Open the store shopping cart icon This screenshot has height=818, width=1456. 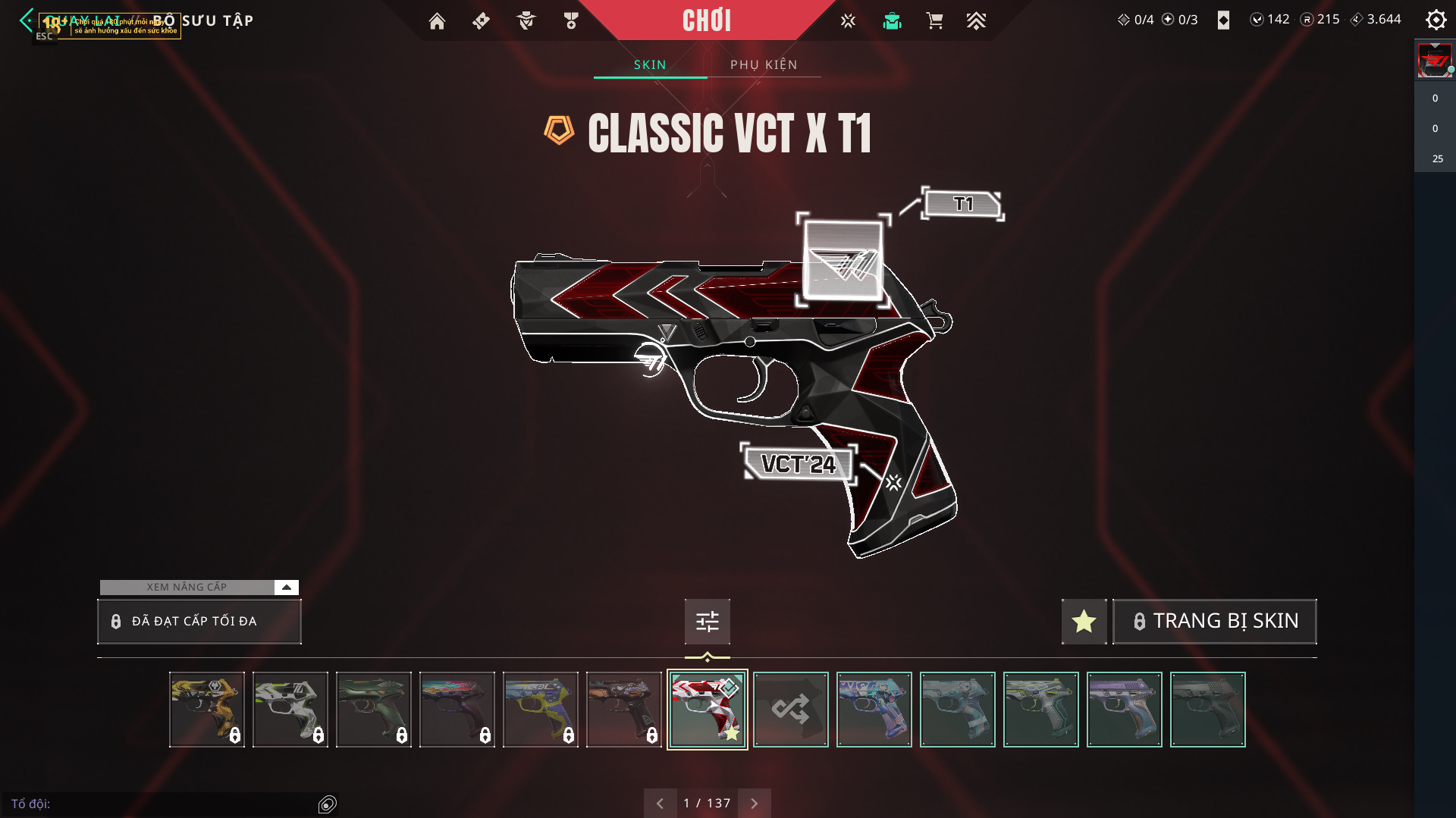pos(934,21)
